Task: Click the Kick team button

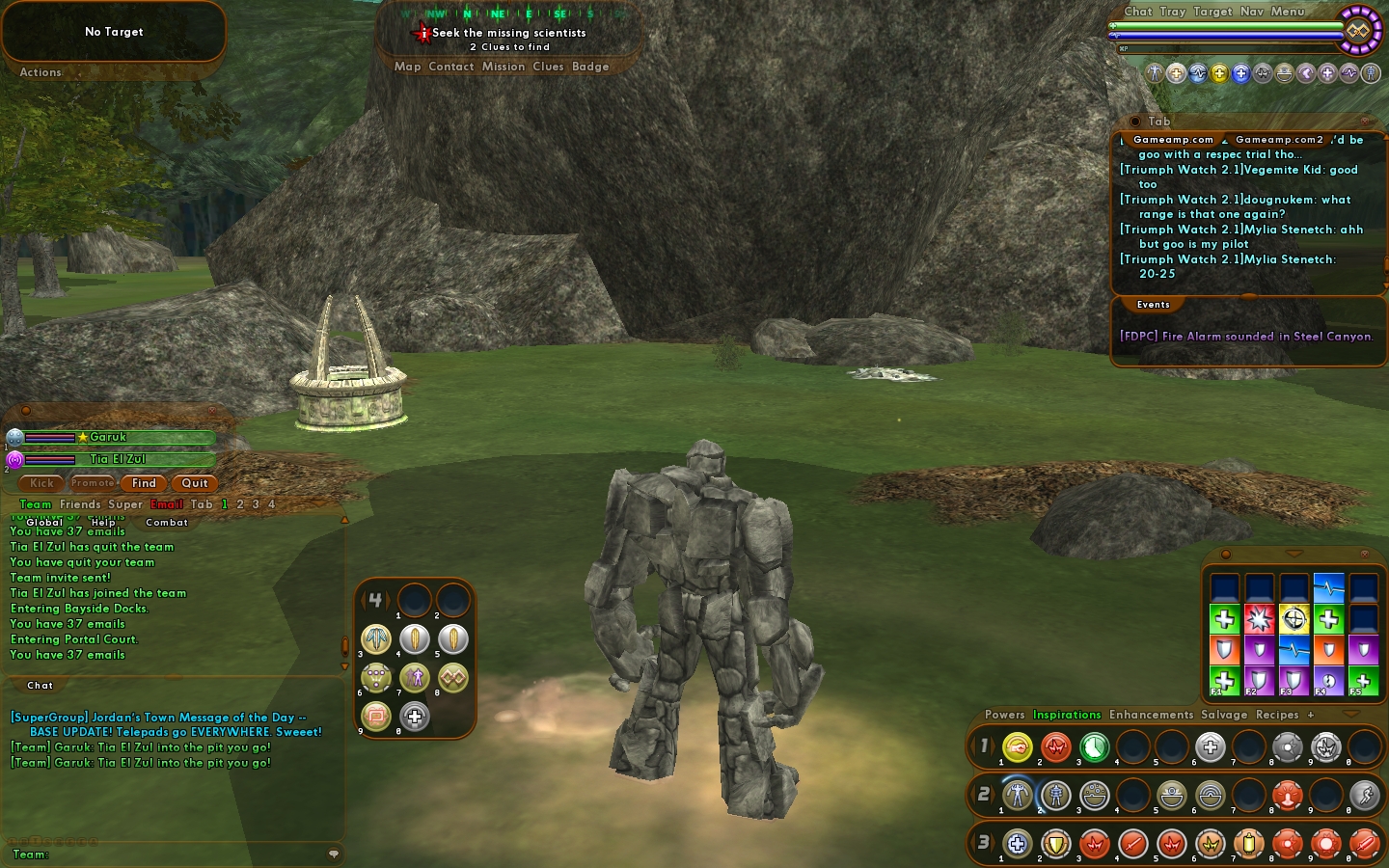Action: point(41,483)
